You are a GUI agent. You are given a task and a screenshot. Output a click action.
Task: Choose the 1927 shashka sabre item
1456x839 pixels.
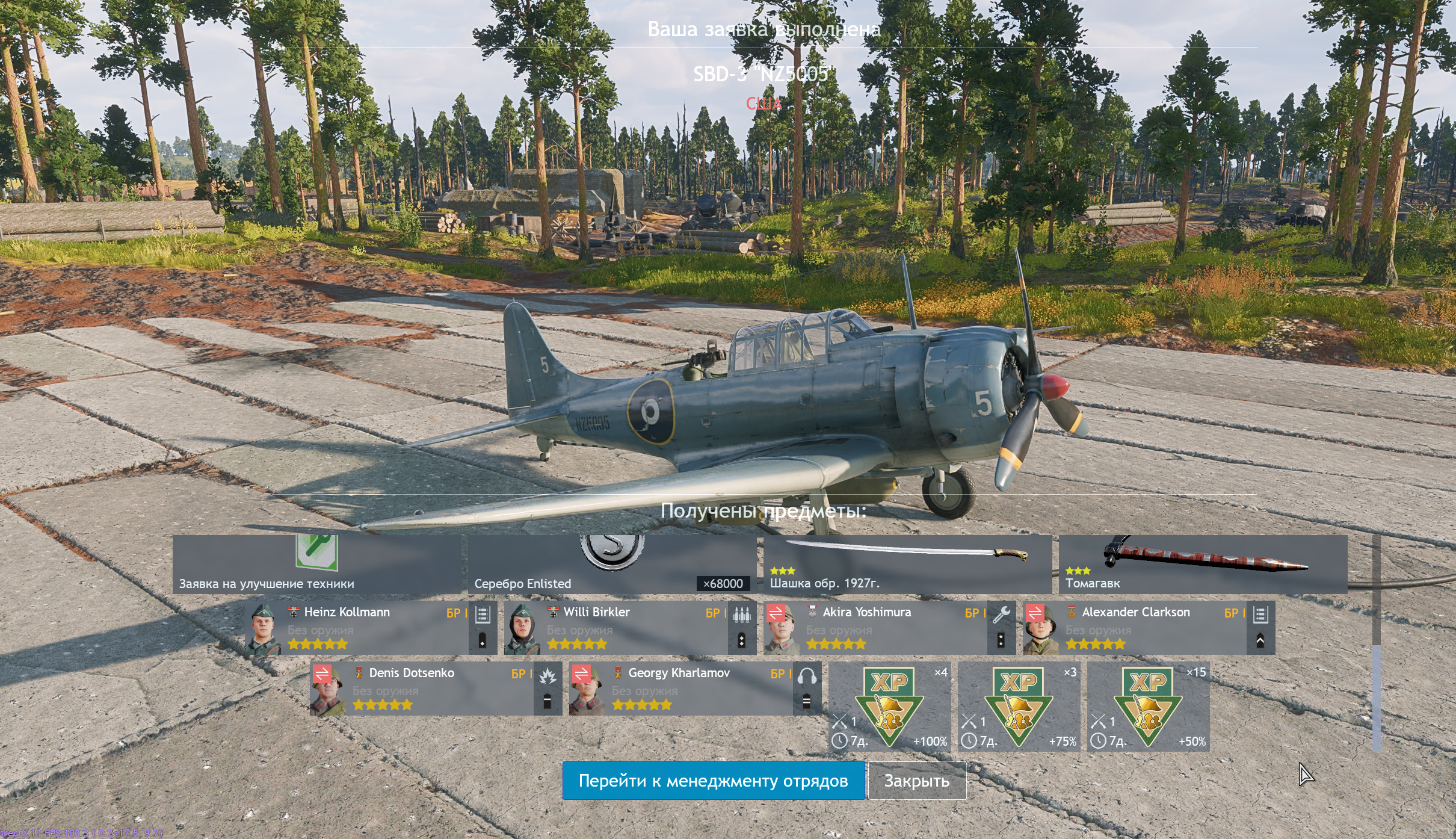point(907,565)
